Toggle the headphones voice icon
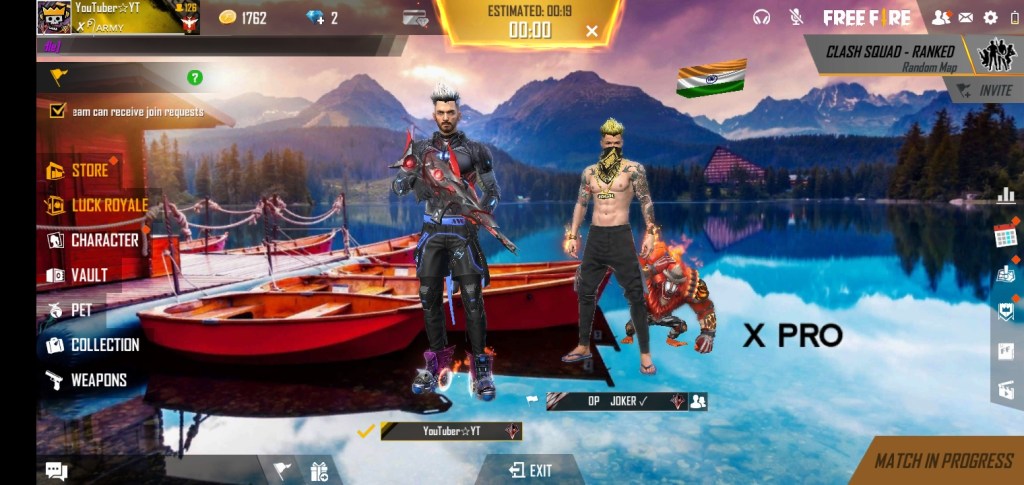Viewport: 1024px width, 485px height. click(x=762, y=17)
